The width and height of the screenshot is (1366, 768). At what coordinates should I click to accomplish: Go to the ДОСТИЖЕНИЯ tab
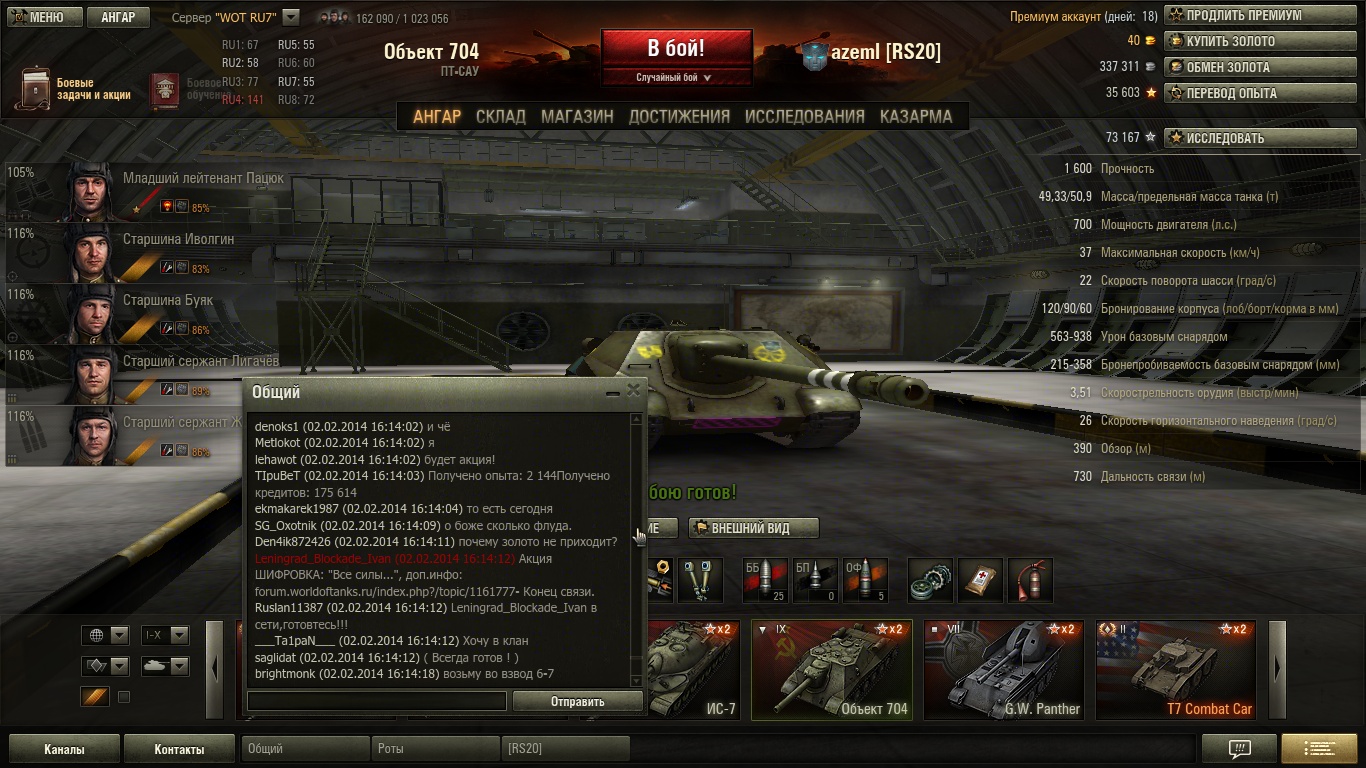(679, 116)
